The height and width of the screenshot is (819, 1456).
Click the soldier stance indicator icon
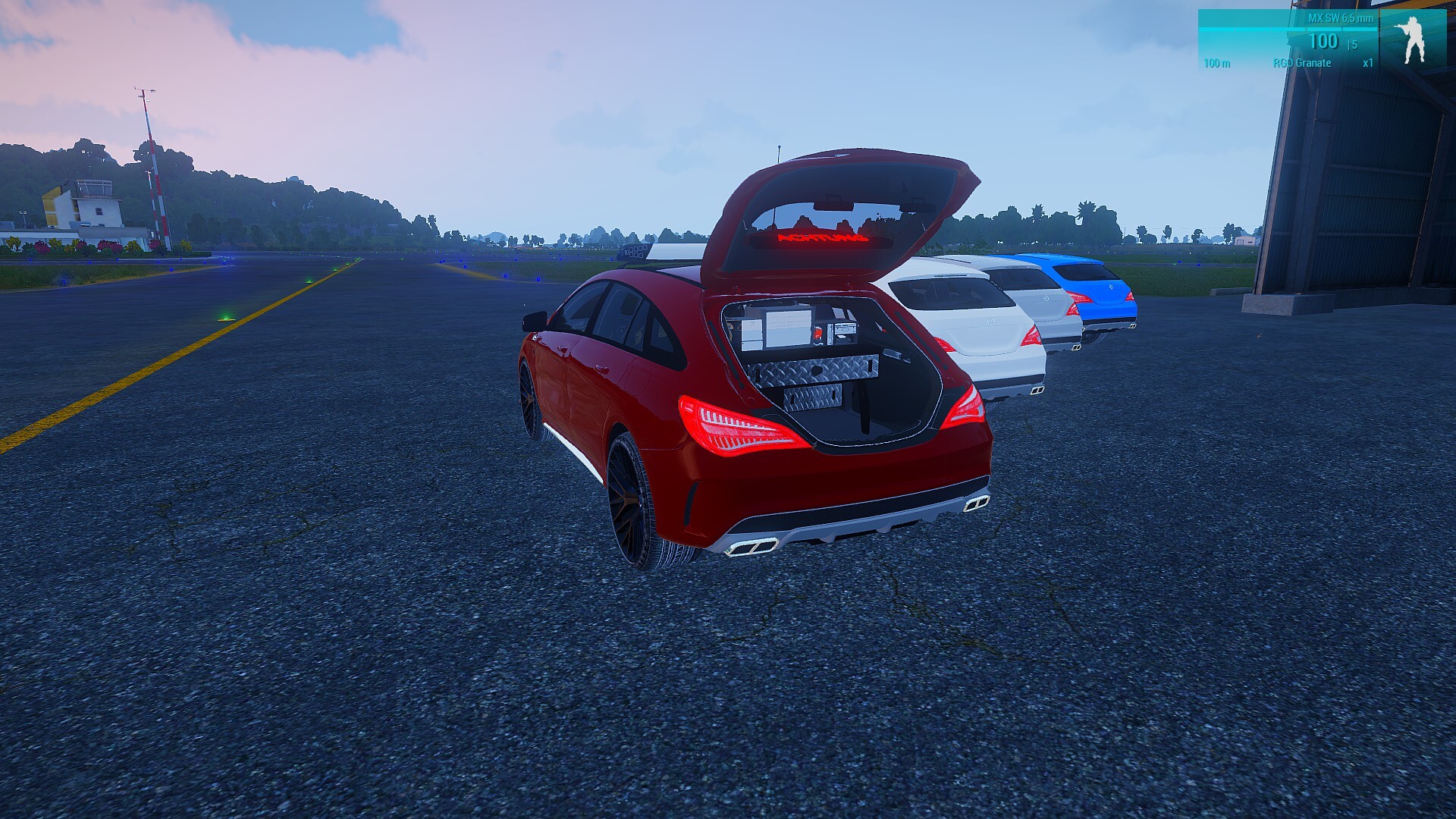(1412, 39)
